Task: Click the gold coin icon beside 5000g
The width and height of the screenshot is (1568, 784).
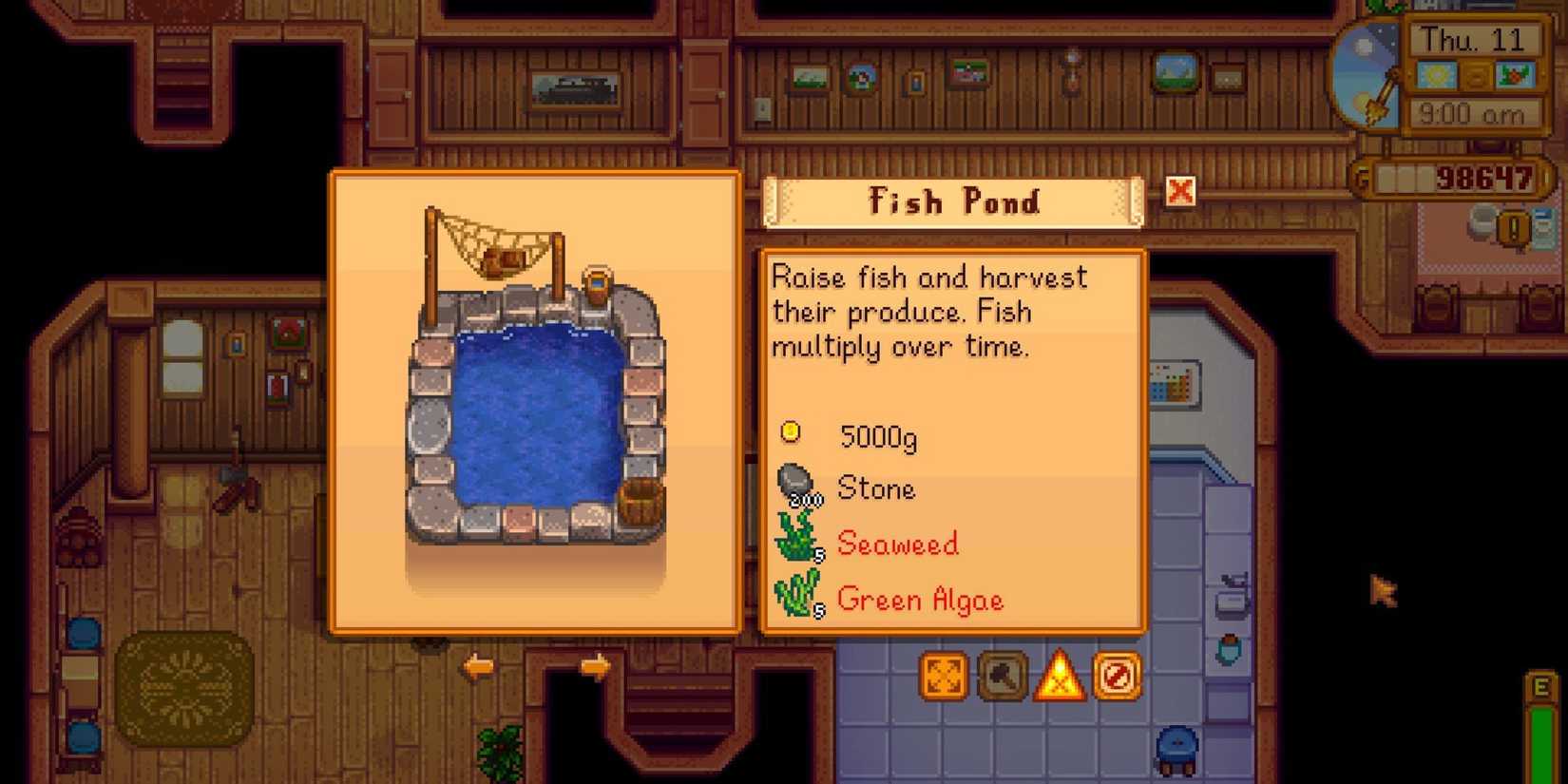Action: 792,432
